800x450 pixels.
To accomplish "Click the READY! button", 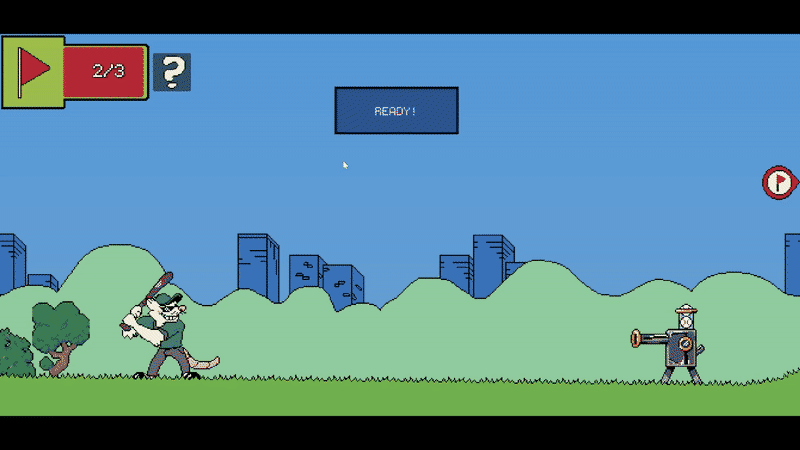I will pyautogui.click(x=396, y=111).
